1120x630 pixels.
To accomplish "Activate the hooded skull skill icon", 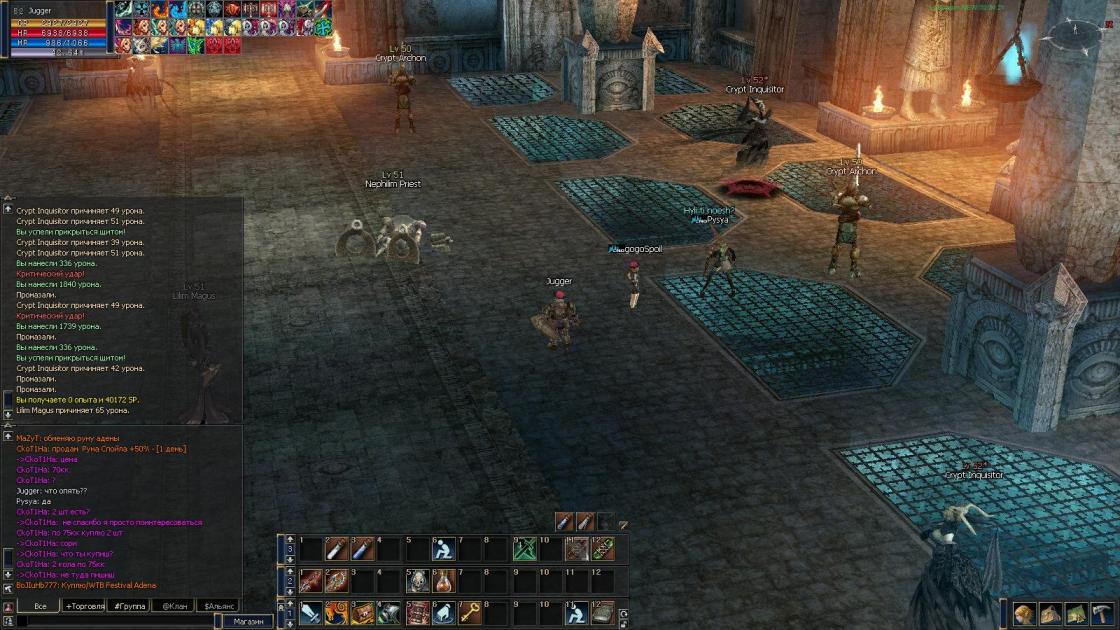I will coord(417,580).
